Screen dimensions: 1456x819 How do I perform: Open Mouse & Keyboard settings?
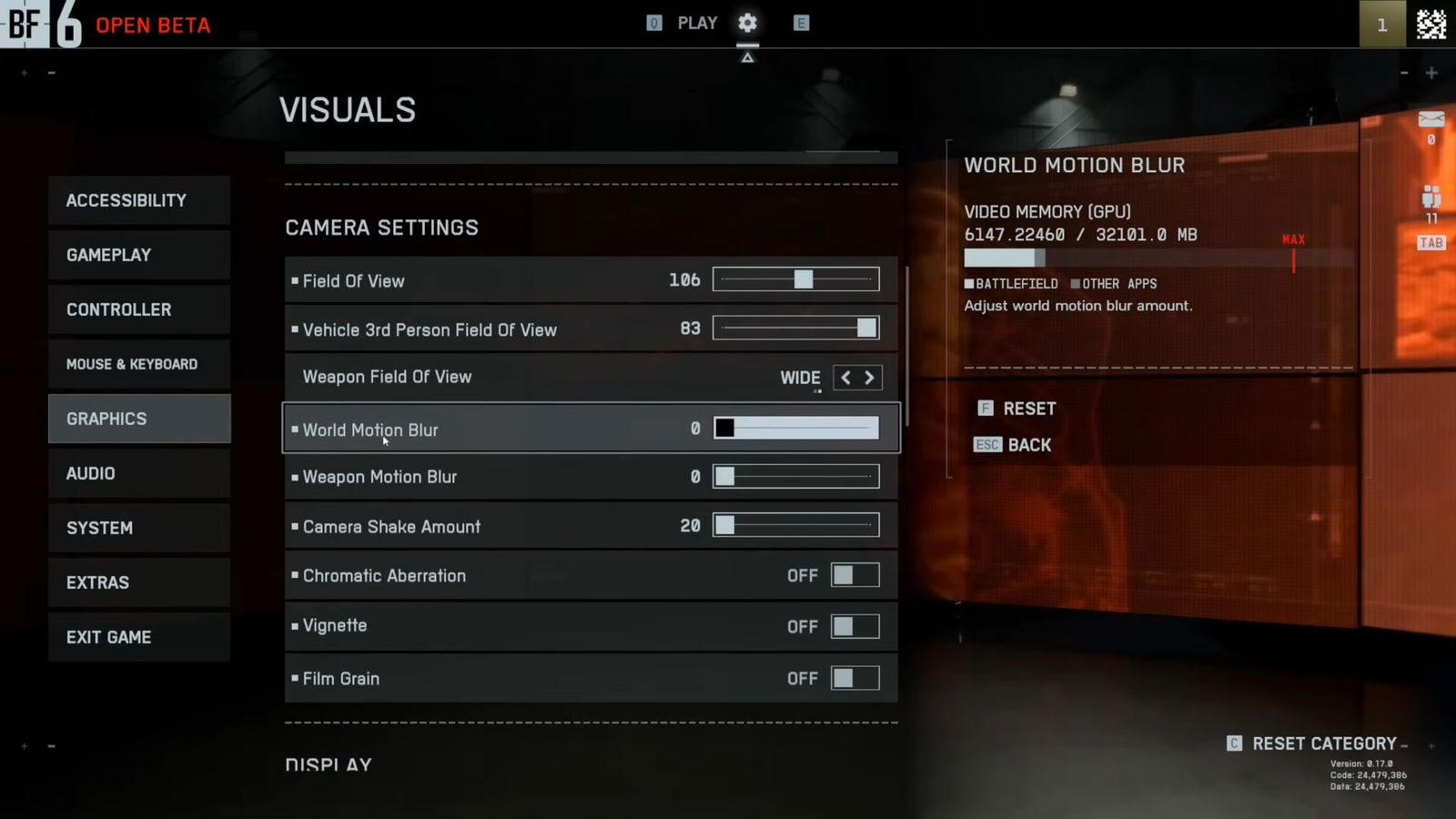(139, 364)
